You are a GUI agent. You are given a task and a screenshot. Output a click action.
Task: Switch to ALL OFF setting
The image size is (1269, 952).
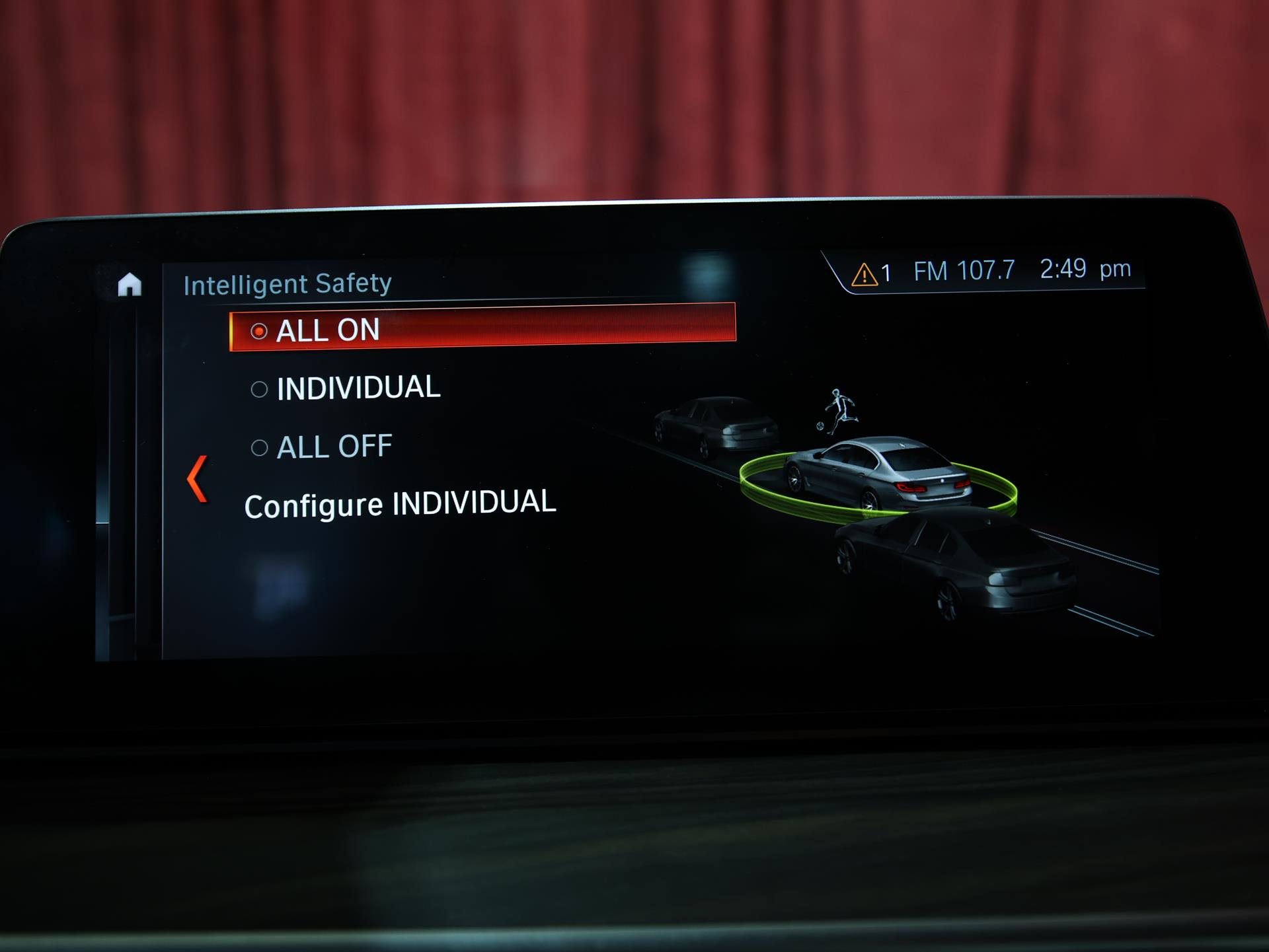coord(323,447)
